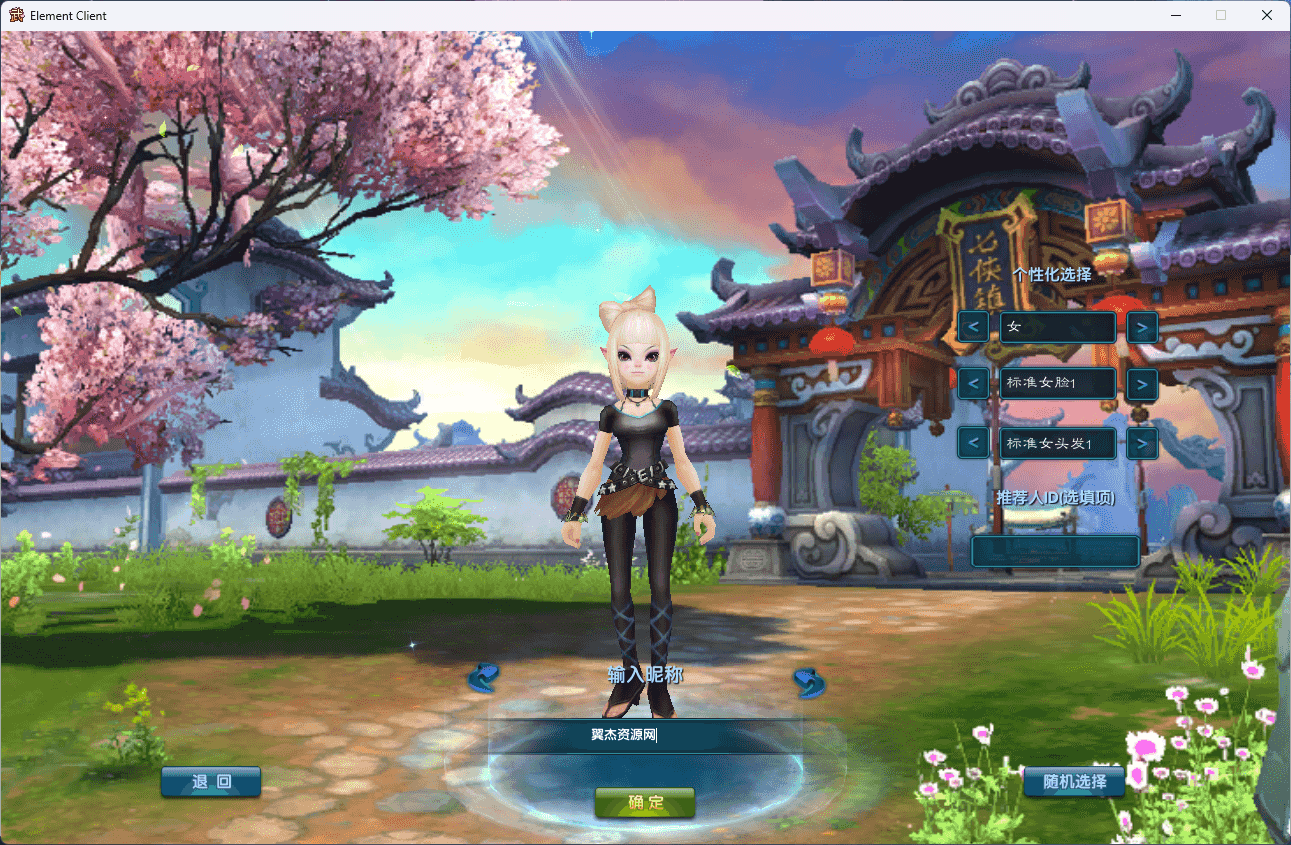This screenshot has height=845, width=1291.
Task: Select previous face using arrow left of 标准女脸1
Action: (x=973, y=384)
